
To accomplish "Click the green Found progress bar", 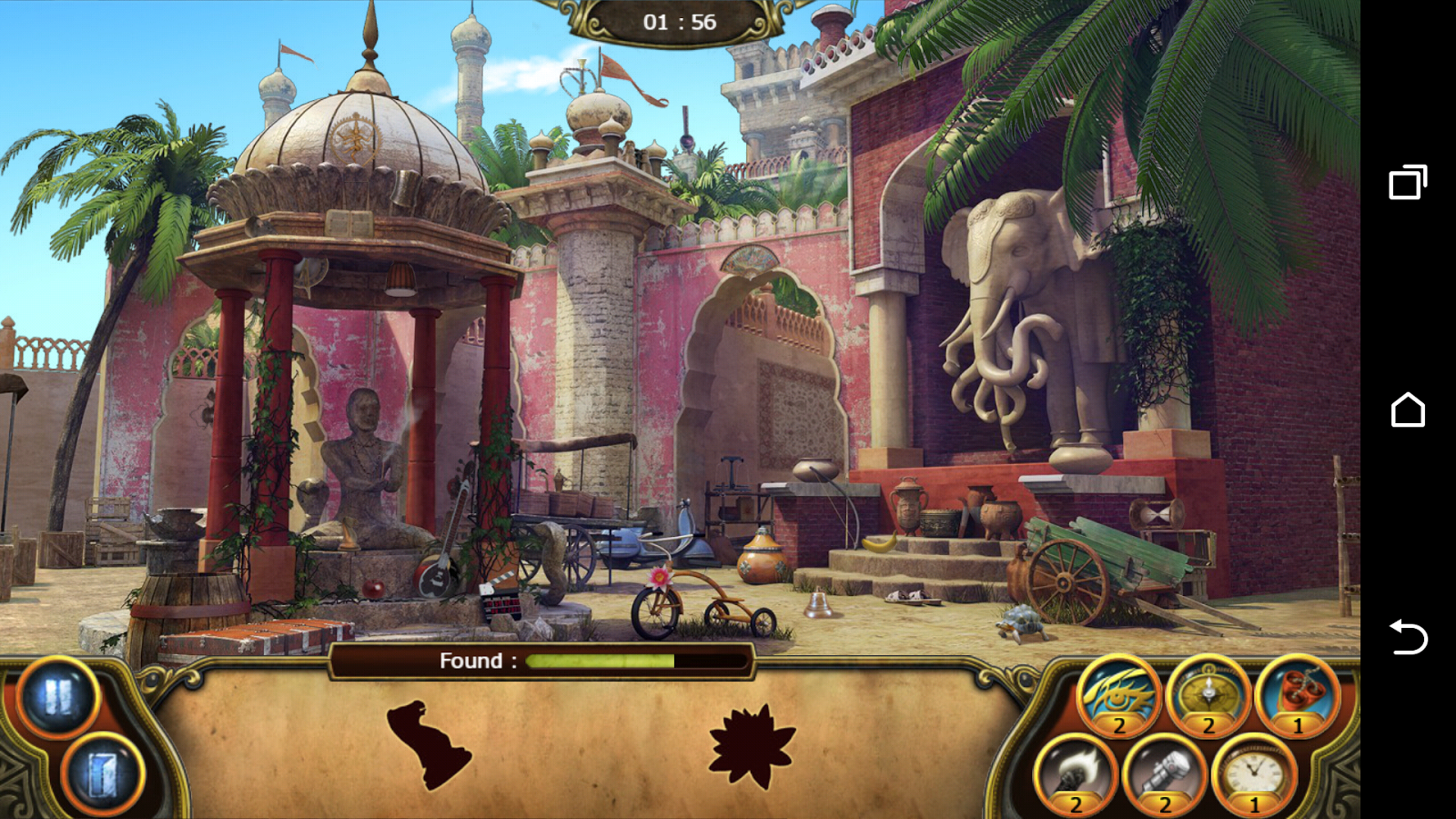I will [x=601, y=662].
